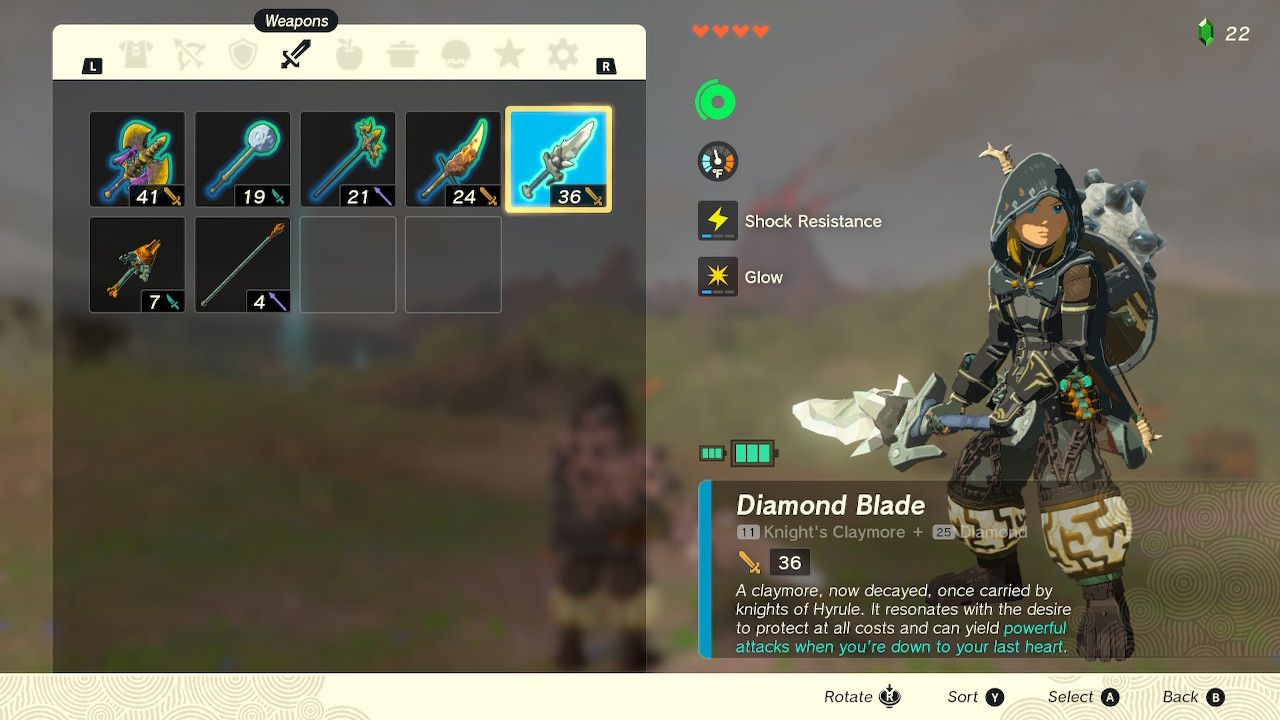Click the Shock Resistance status icon

coord(717,221)
